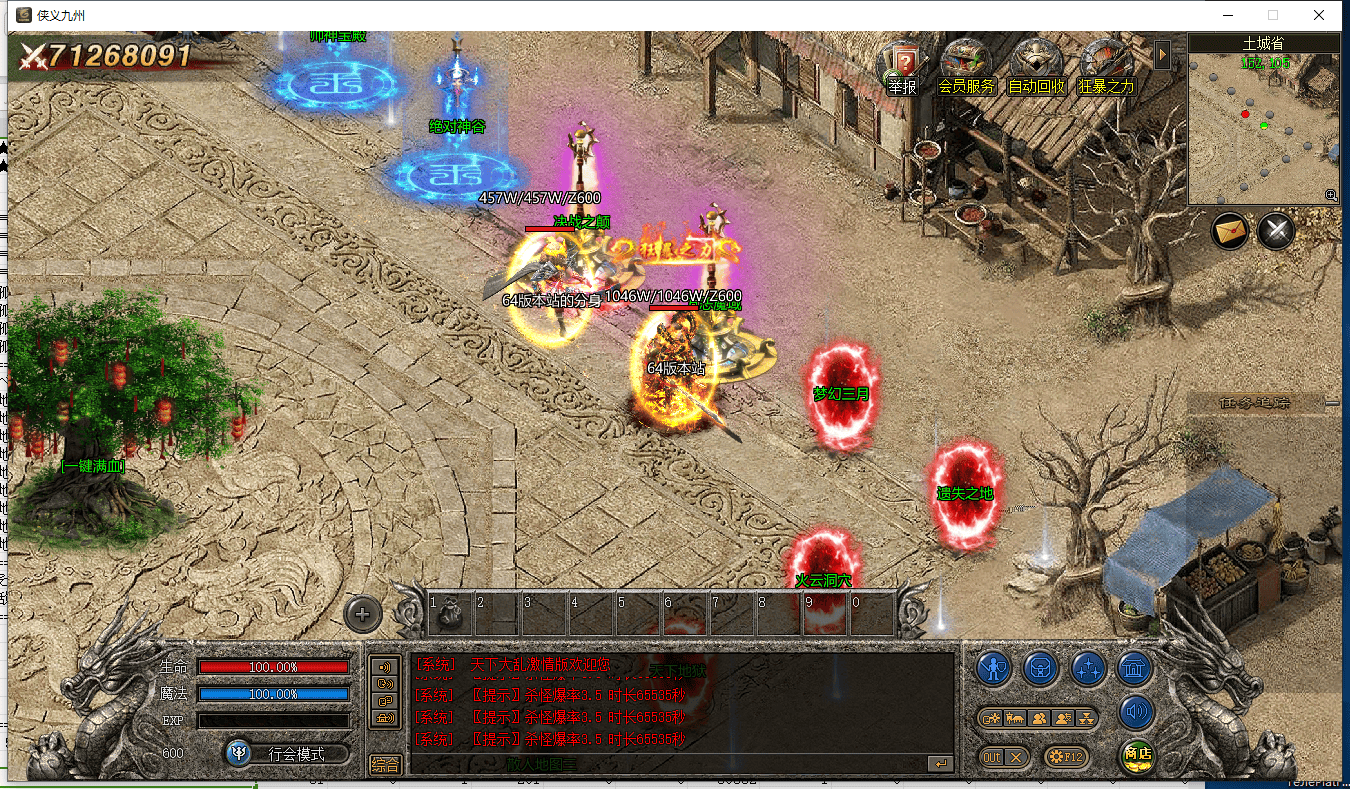
Task: Open the character equipment panel
Action: pos(994,668)
